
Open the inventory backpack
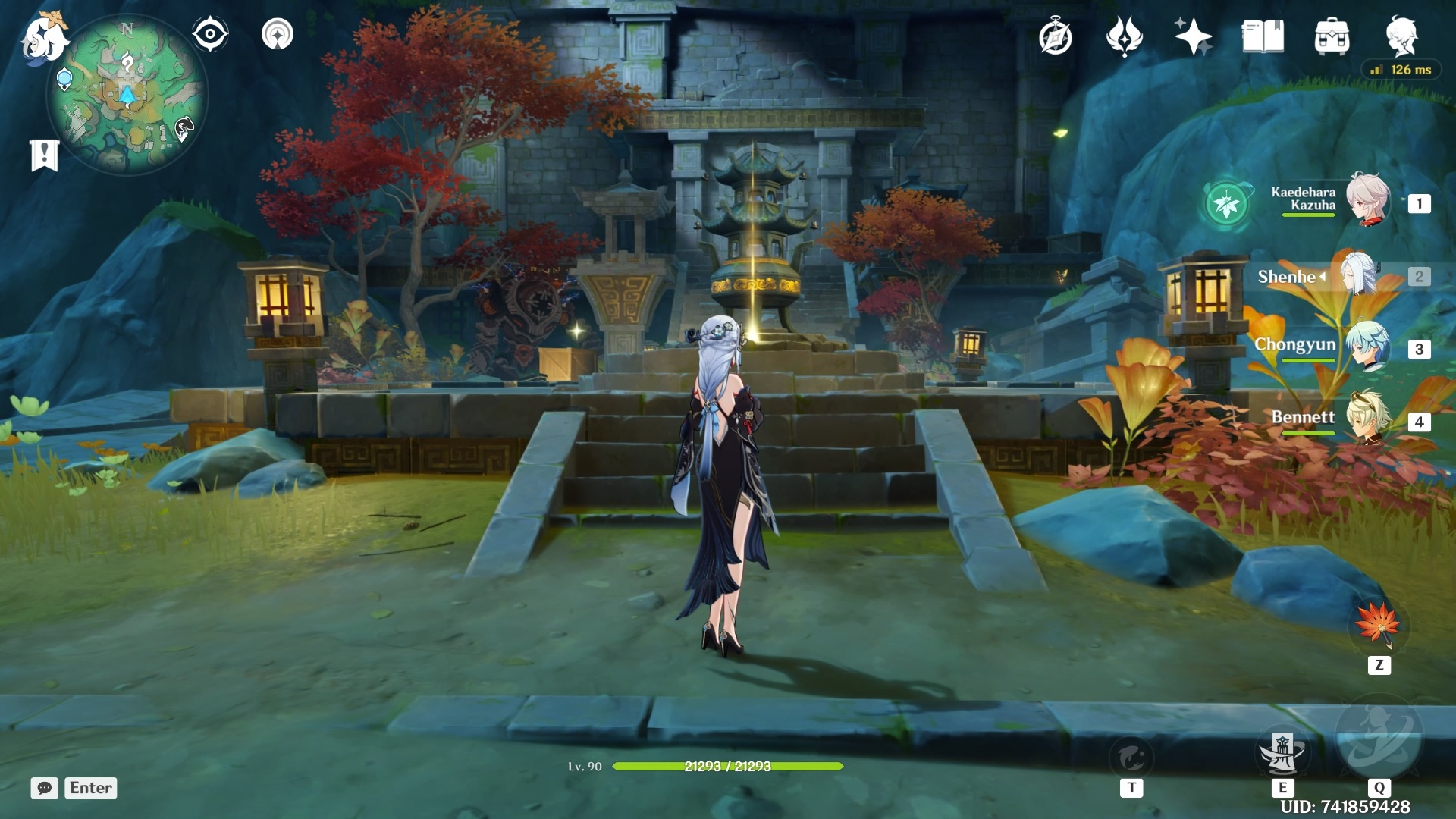pyautogui.click(x=1332, y=36)
